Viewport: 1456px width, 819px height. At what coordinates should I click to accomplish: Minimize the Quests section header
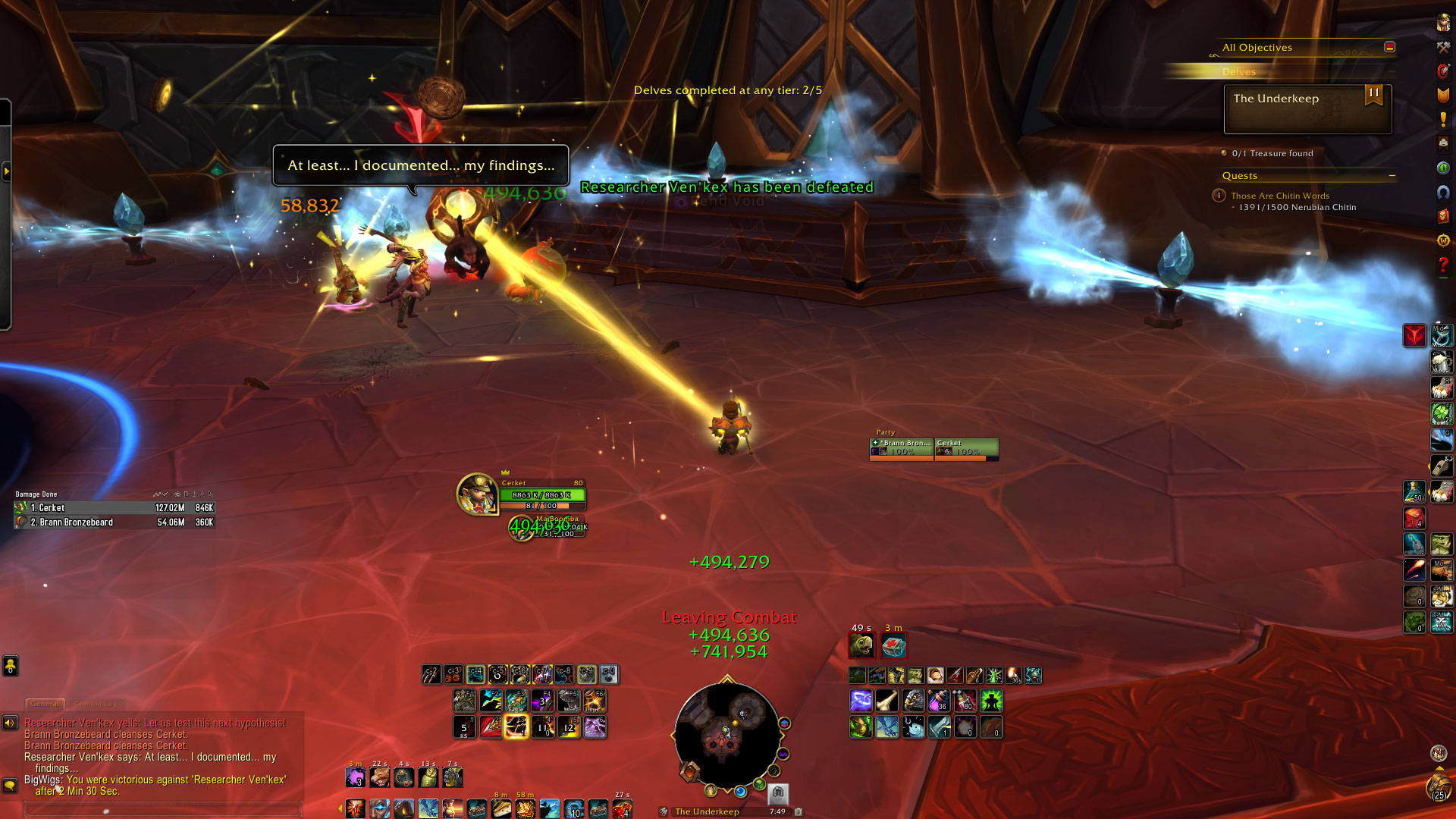pos(1392,176)
